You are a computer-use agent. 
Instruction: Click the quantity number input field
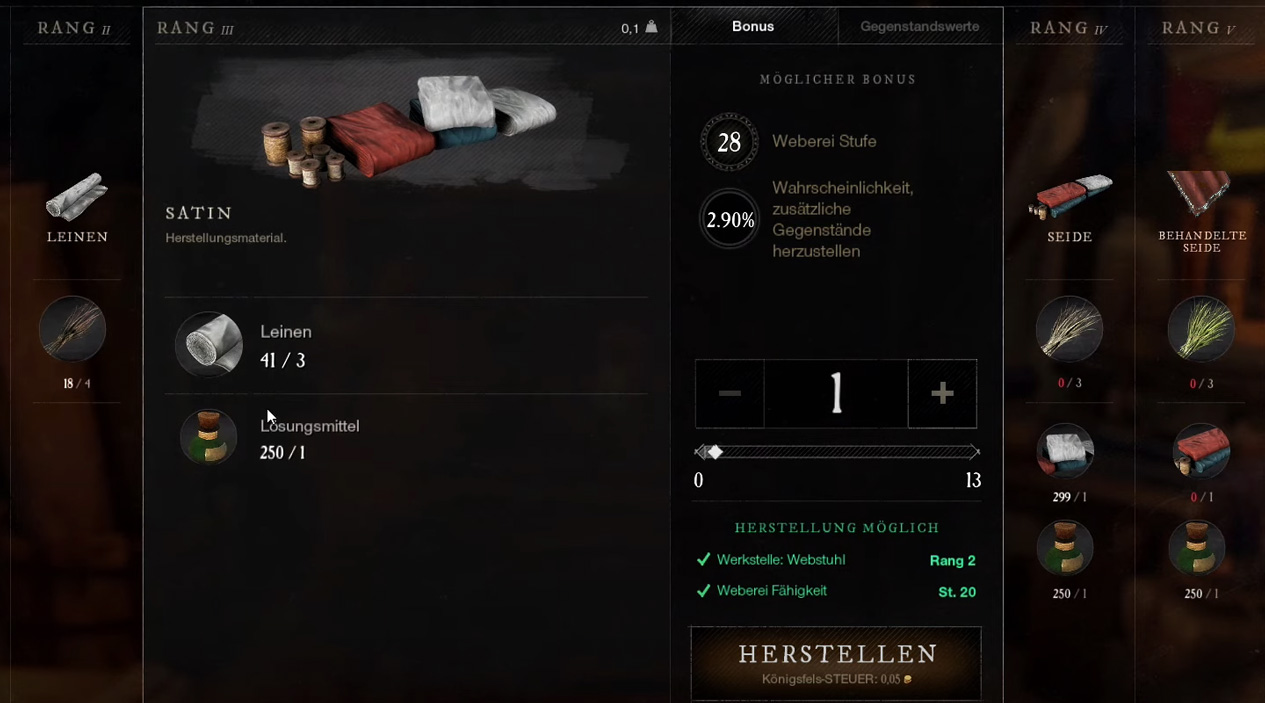coord(836,394)
